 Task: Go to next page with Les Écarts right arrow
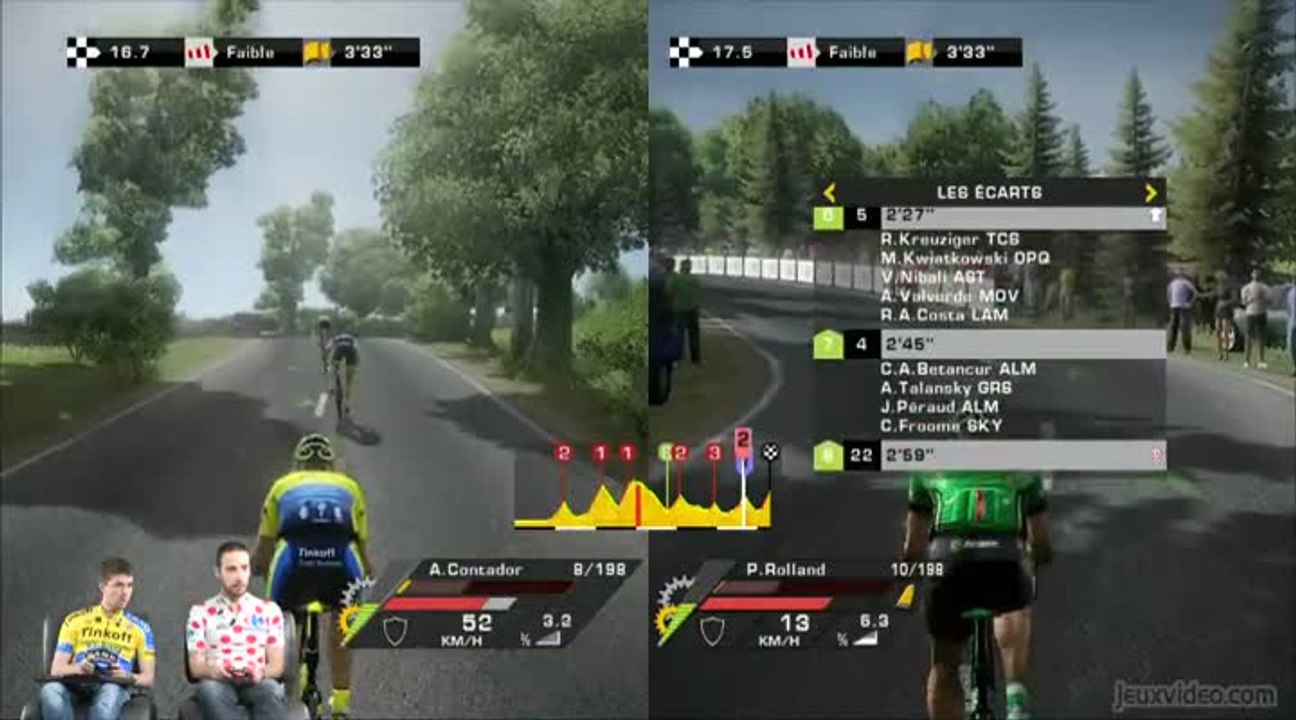1150,193
